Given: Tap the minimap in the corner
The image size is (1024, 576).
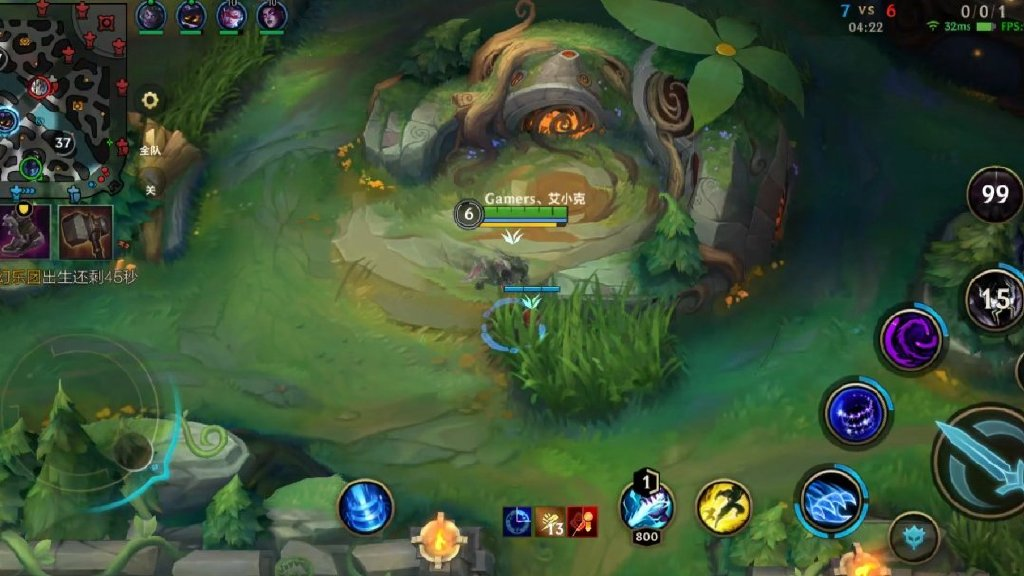Looking at the screenshot, I should pyautogui.click(x=62, y=97).
